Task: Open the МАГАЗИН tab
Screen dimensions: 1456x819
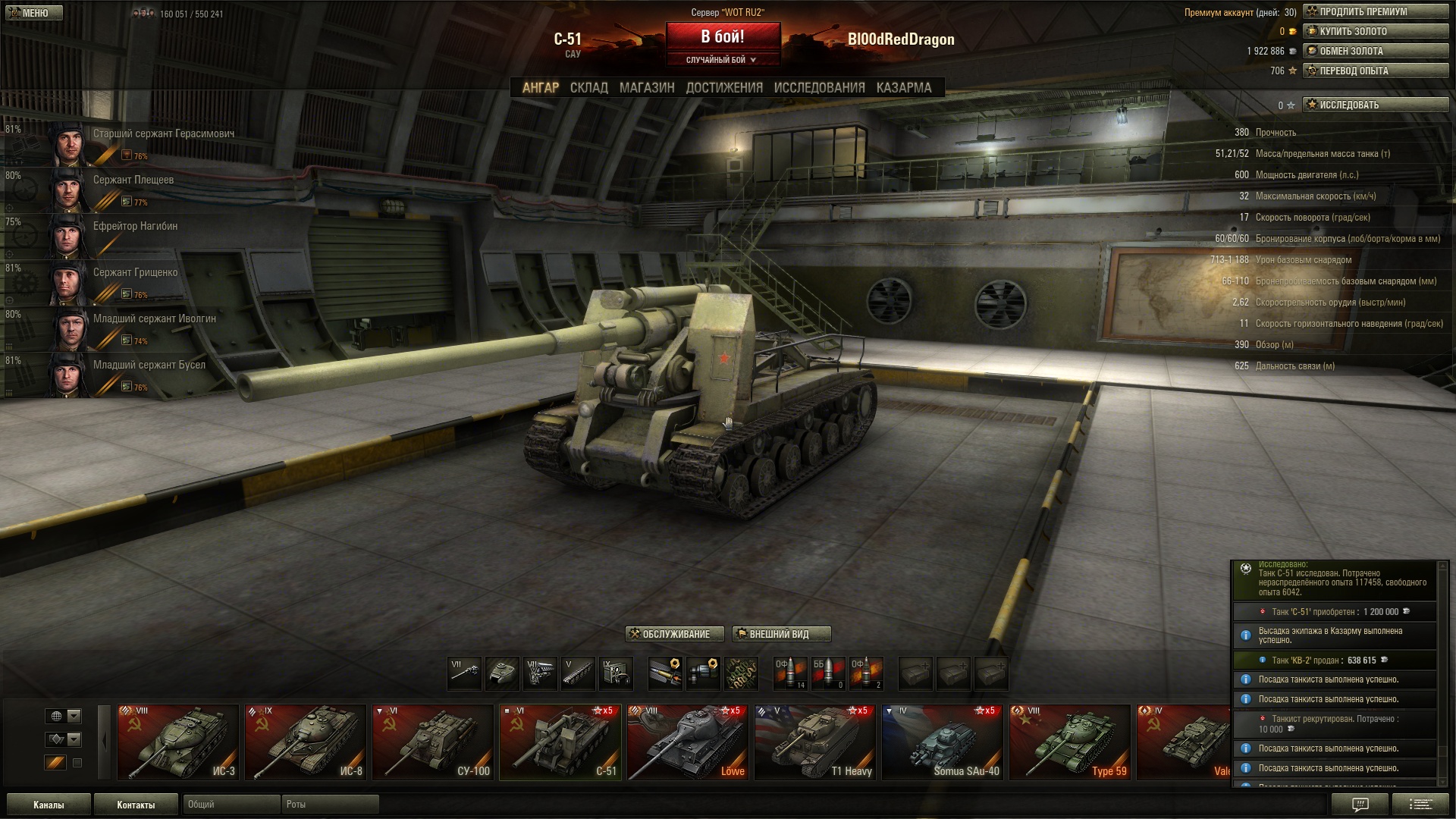Action: tap(646, 88)
